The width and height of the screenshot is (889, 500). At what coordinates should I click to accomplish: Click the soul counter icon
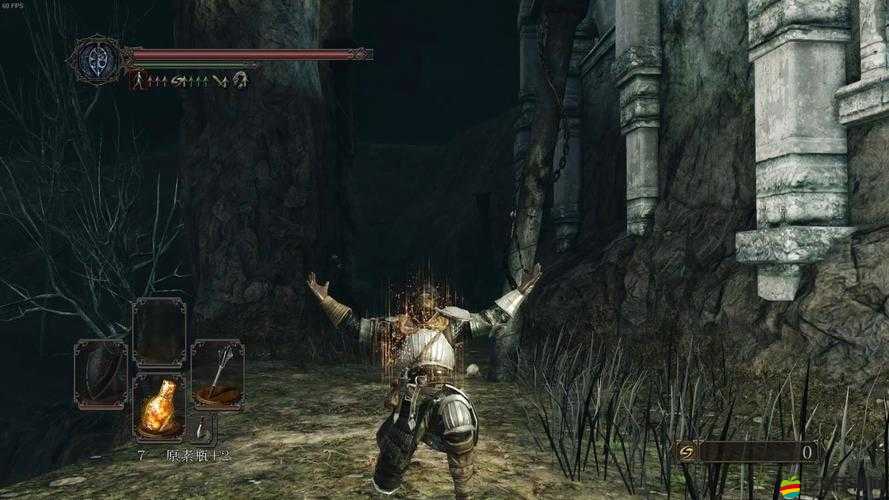[686, 452]
